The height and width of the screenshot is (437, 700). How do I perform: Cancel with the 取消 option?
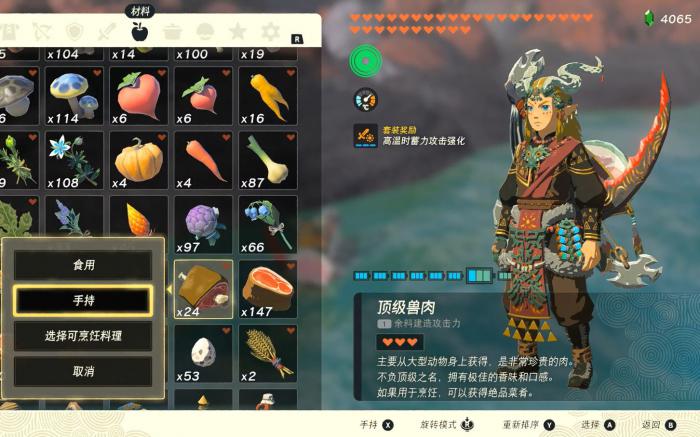pyautogui.click(x=83, y=371)
